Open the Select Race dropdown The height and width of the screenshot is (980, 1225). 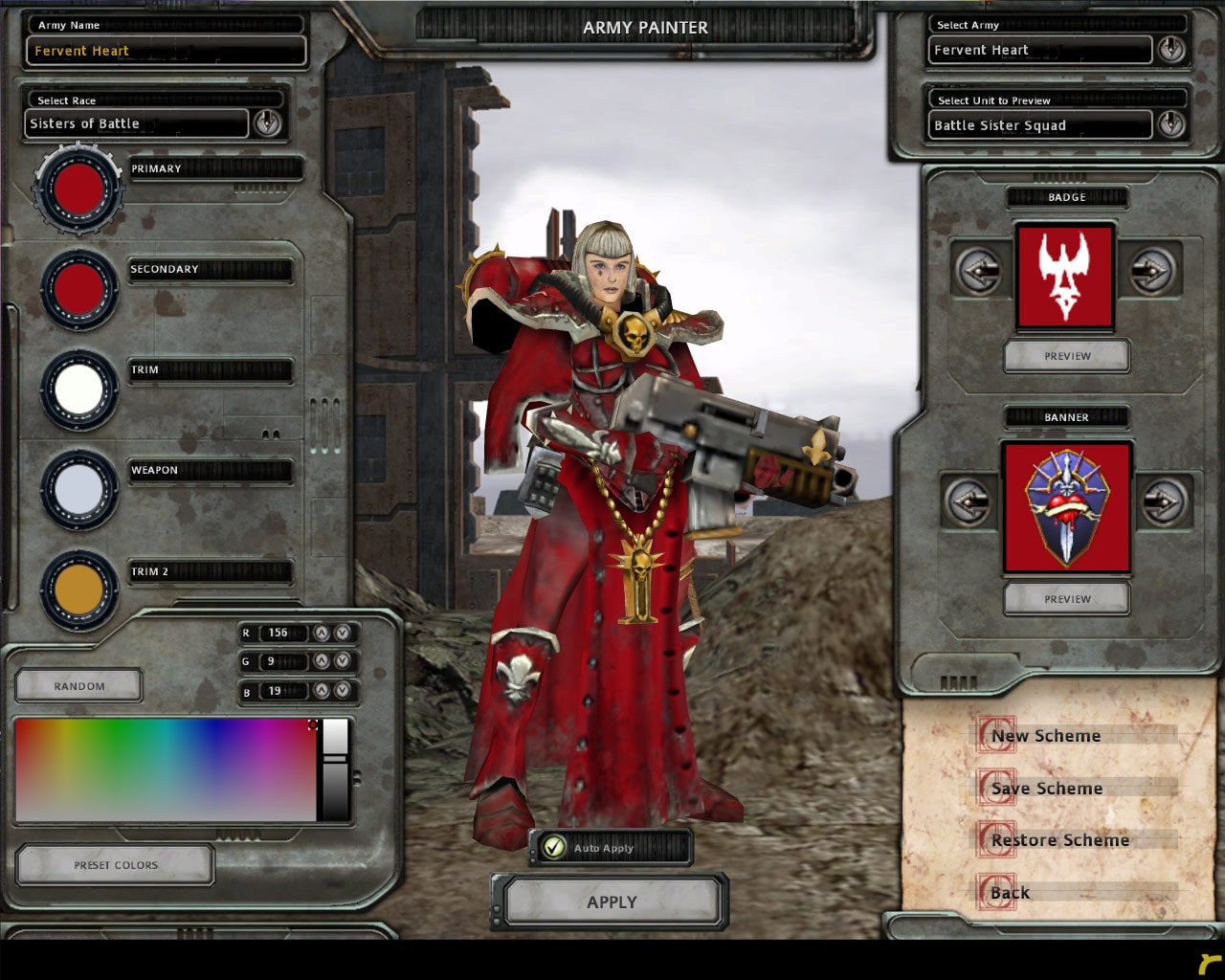pyautogui.click(x=267, y=122)
